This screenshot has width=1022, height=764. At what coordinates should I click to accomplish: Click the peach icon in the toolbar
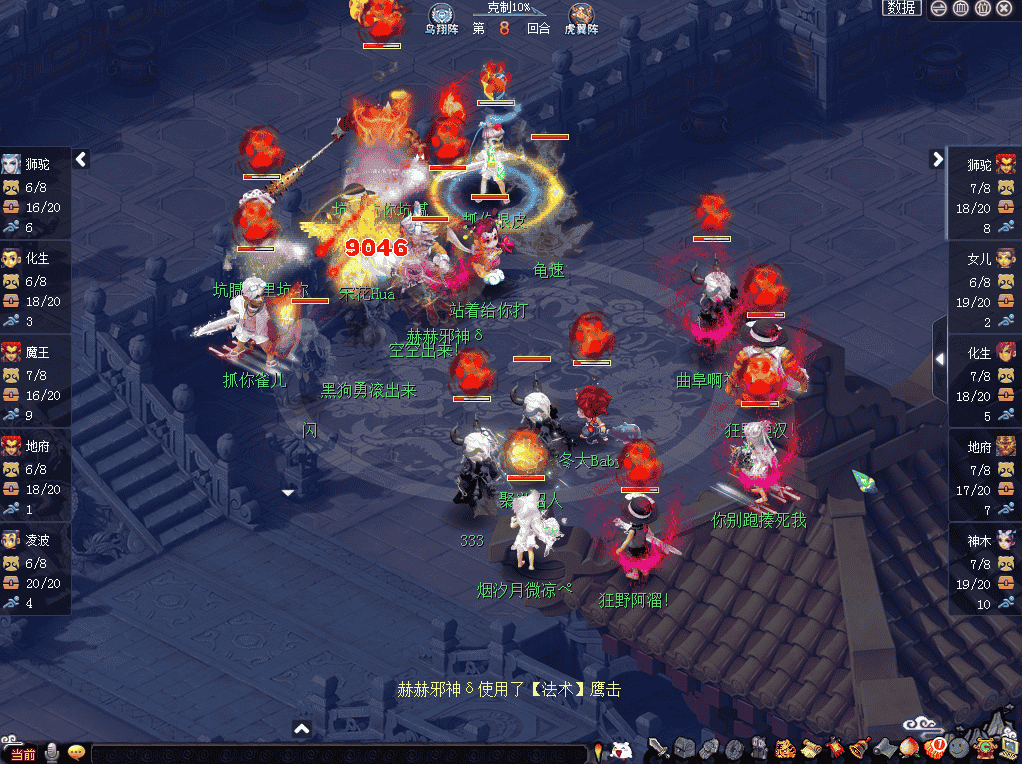click(x=908, y=748)
